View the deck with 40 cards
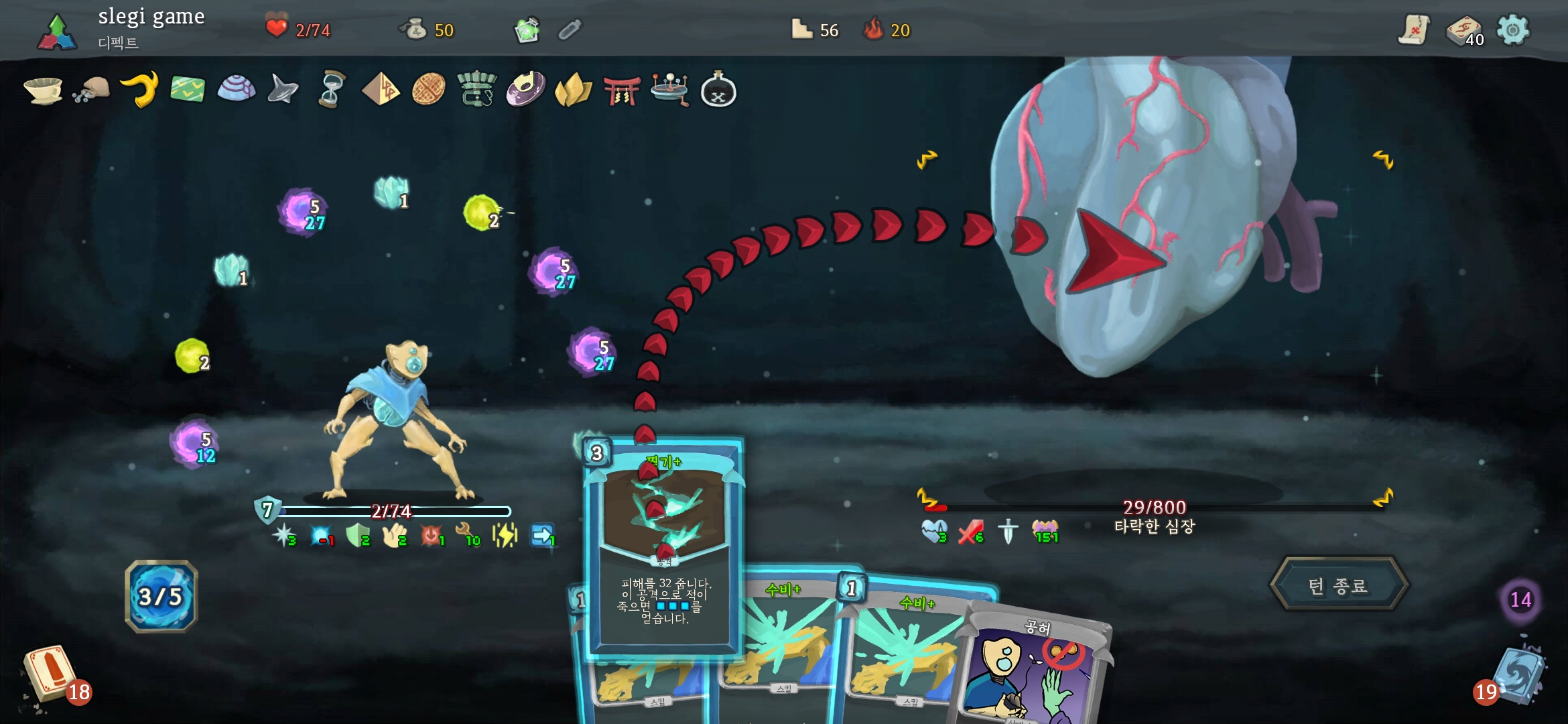 click(1463, 32)
